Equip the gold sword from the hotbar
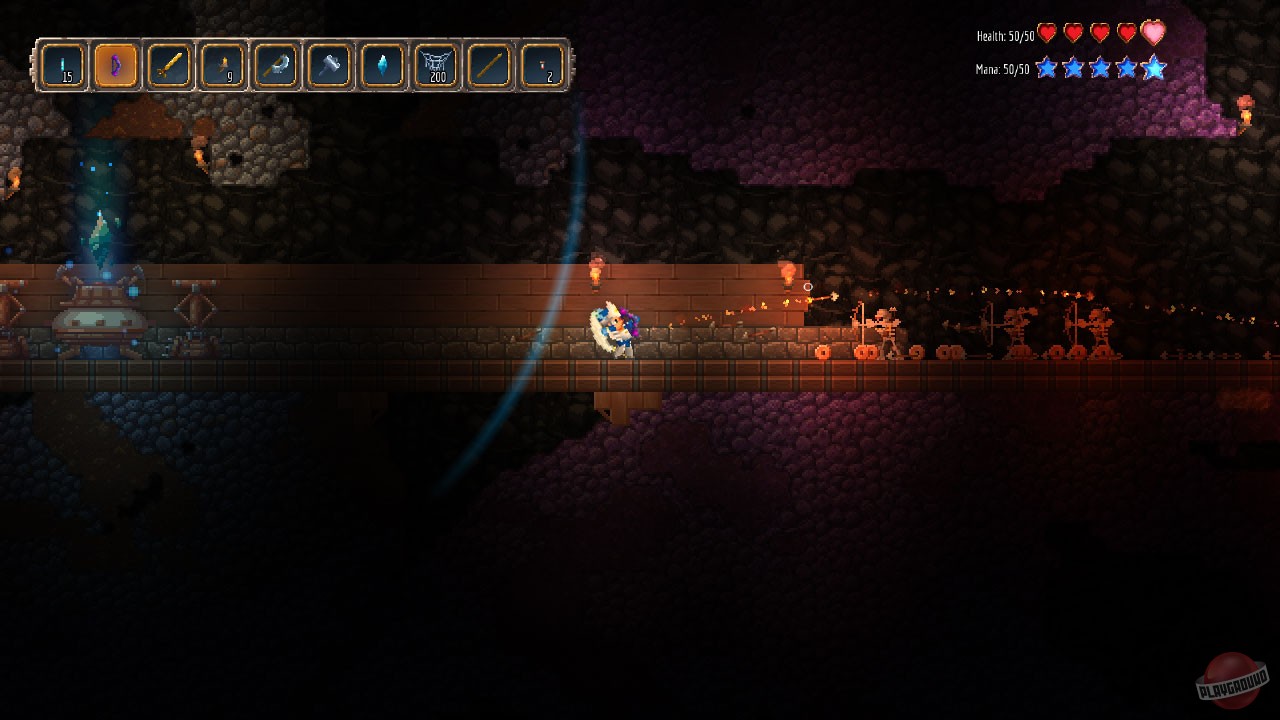The height and width of the screenshot is (720, 1280). point(168,65)
